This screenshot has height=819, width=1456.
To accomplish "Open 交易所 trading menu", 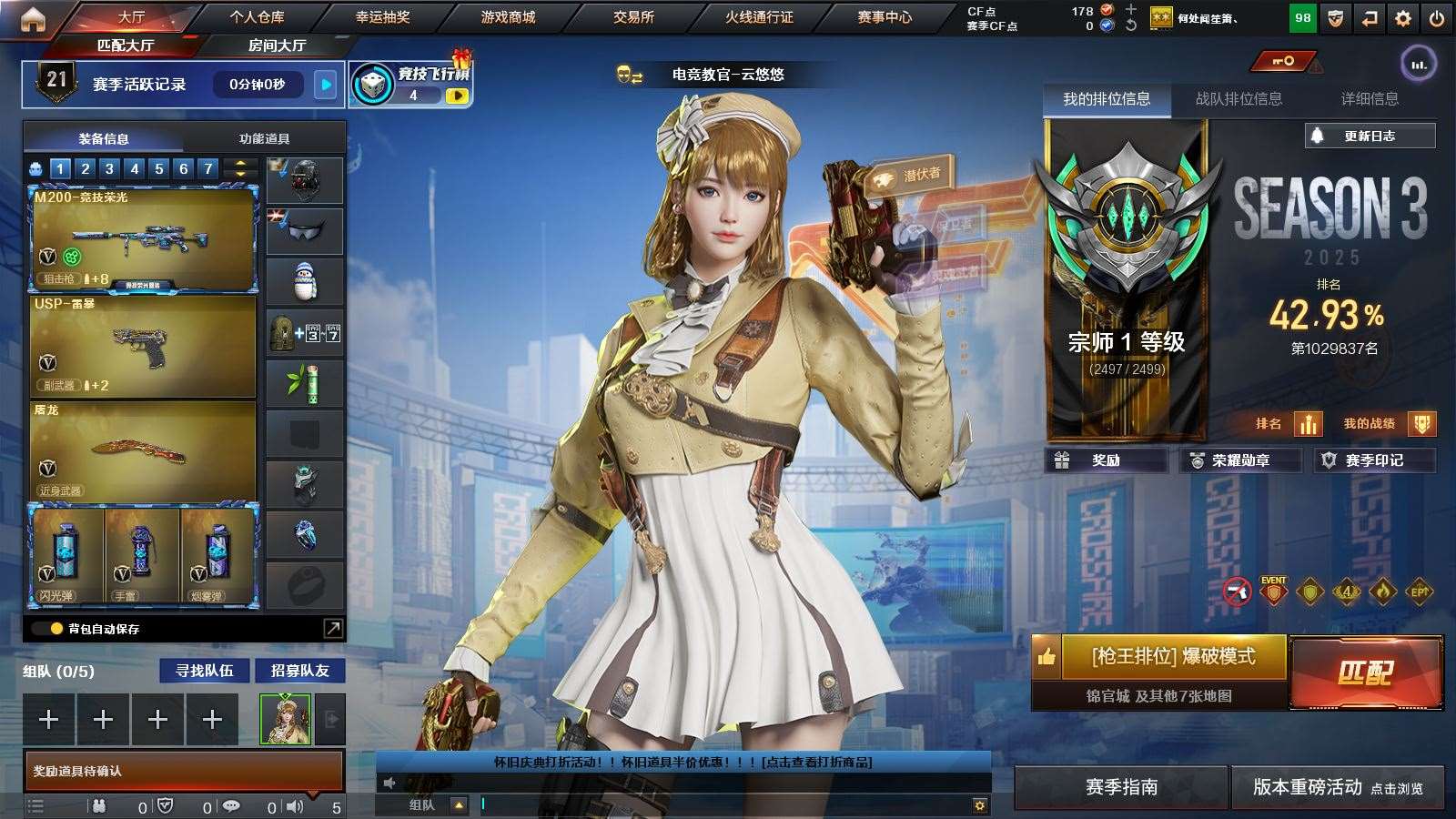I will point(633,17).
